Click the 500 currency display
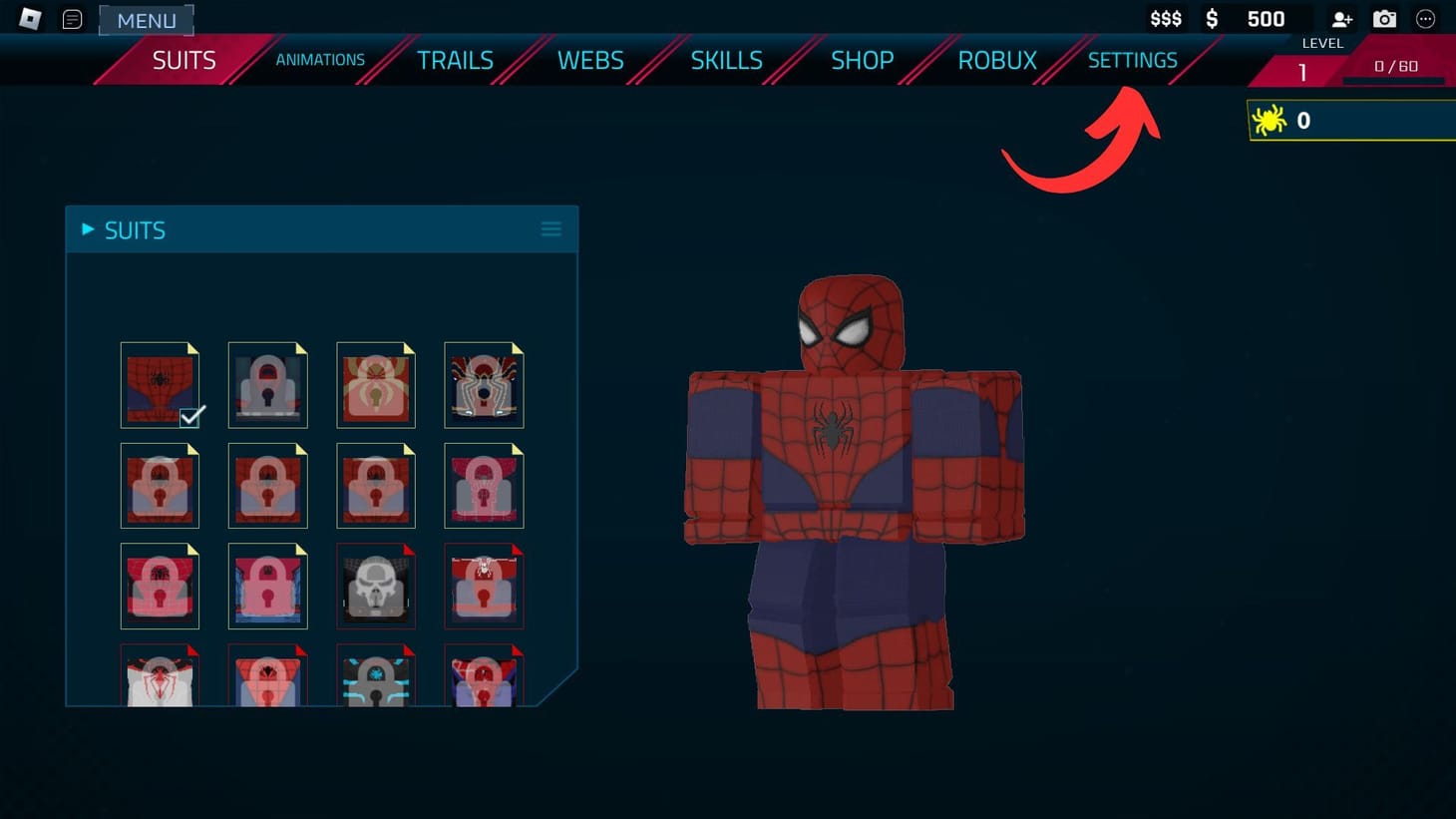Viewport: 1456px width, 819px height. [x=1265, y=18]
